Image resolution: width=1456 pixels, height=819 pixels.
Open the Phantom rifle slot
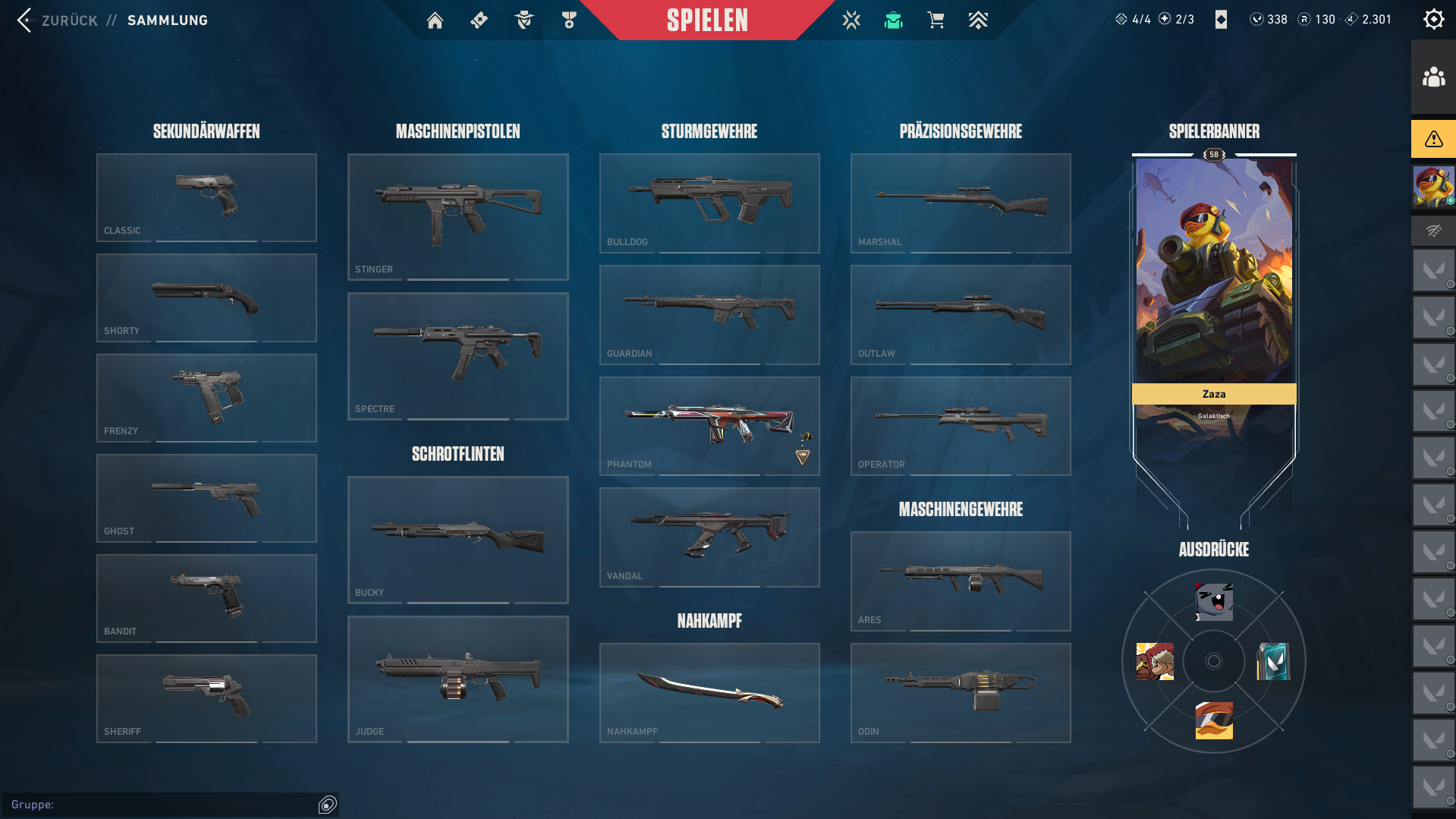[709, 426]
